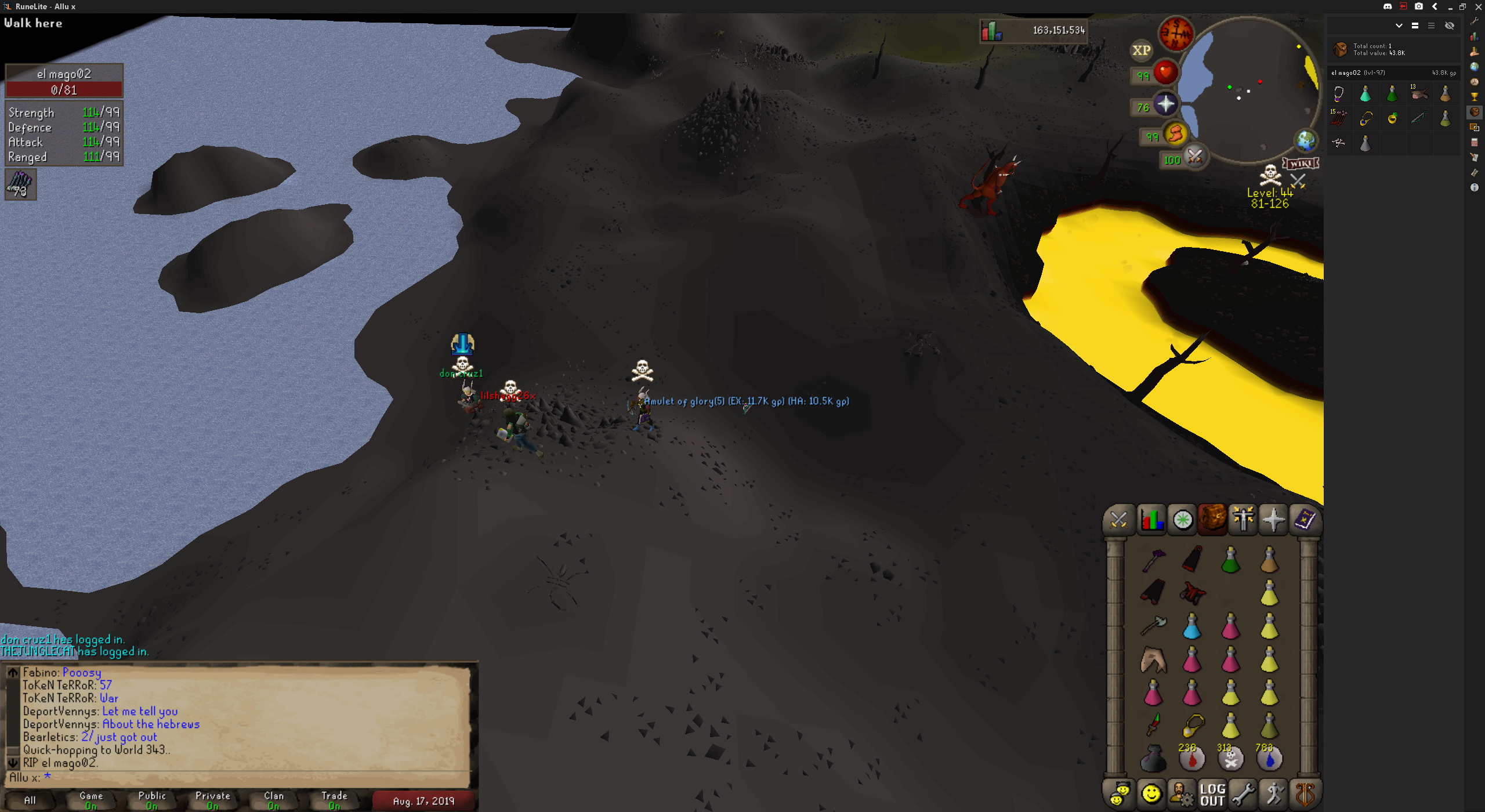Open the Combat Options tab
This screenshot has width=1485, height=812.
(1118, 519)
